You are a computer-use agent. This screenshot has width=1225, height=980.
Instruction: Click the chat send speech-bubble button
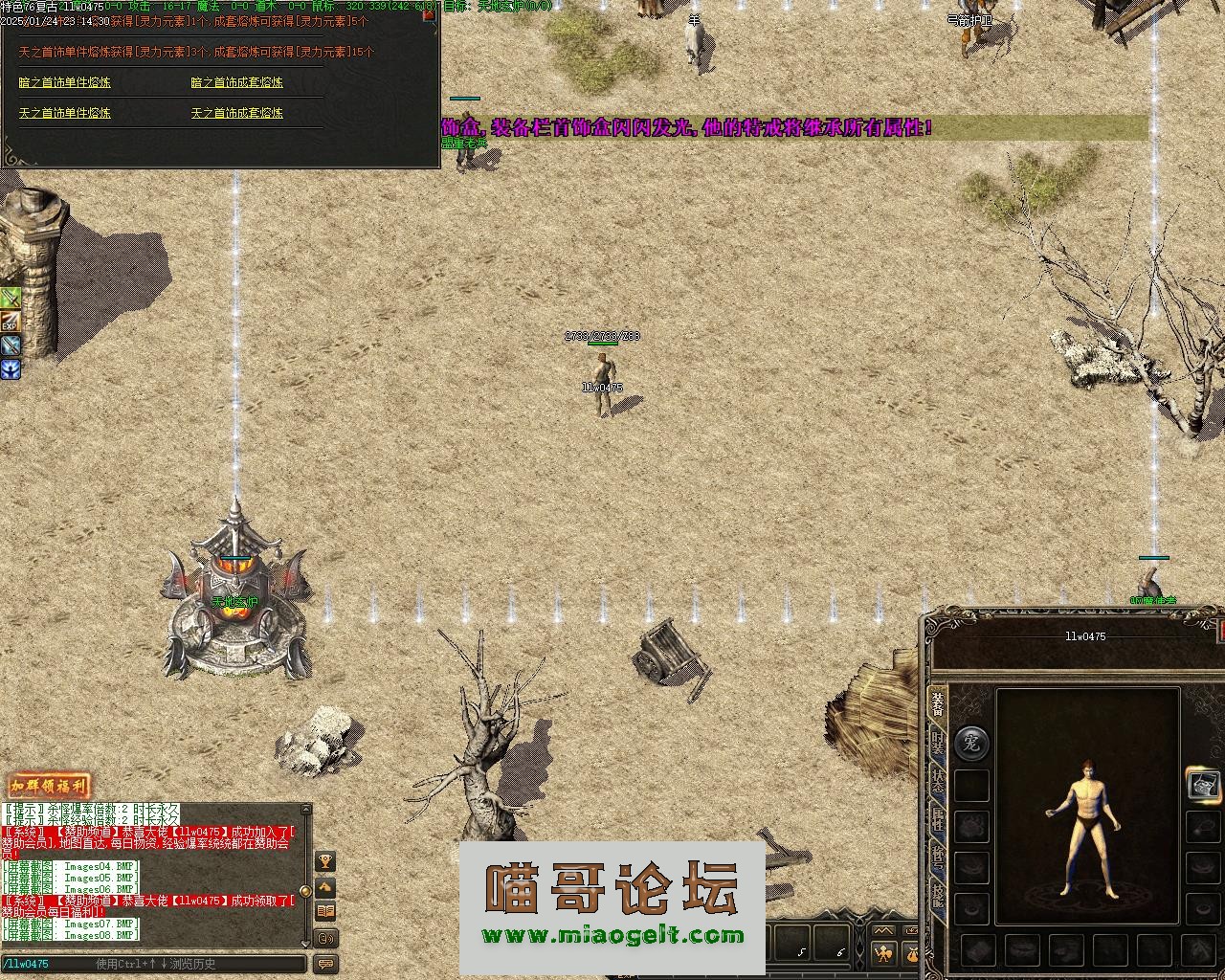coord(325,964)
